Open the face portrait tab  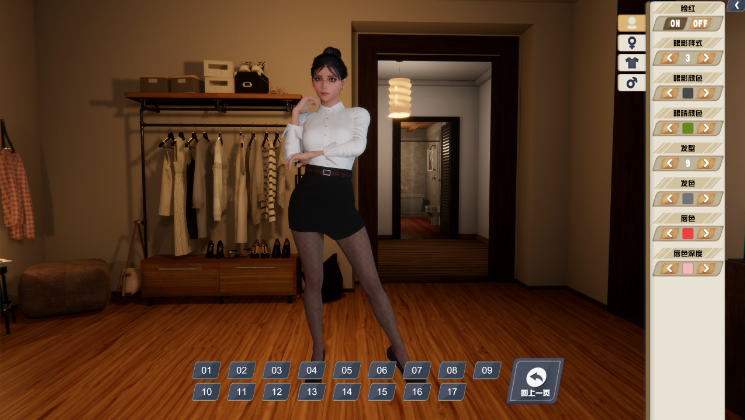(631, 23)
